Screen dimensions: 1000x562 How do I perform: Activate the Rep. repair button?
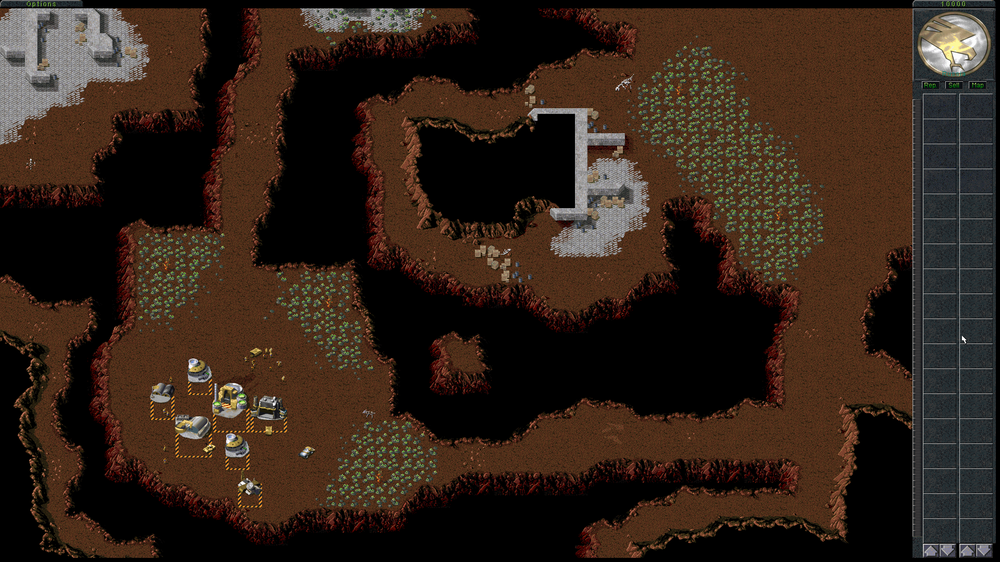[x=930, y=85]
